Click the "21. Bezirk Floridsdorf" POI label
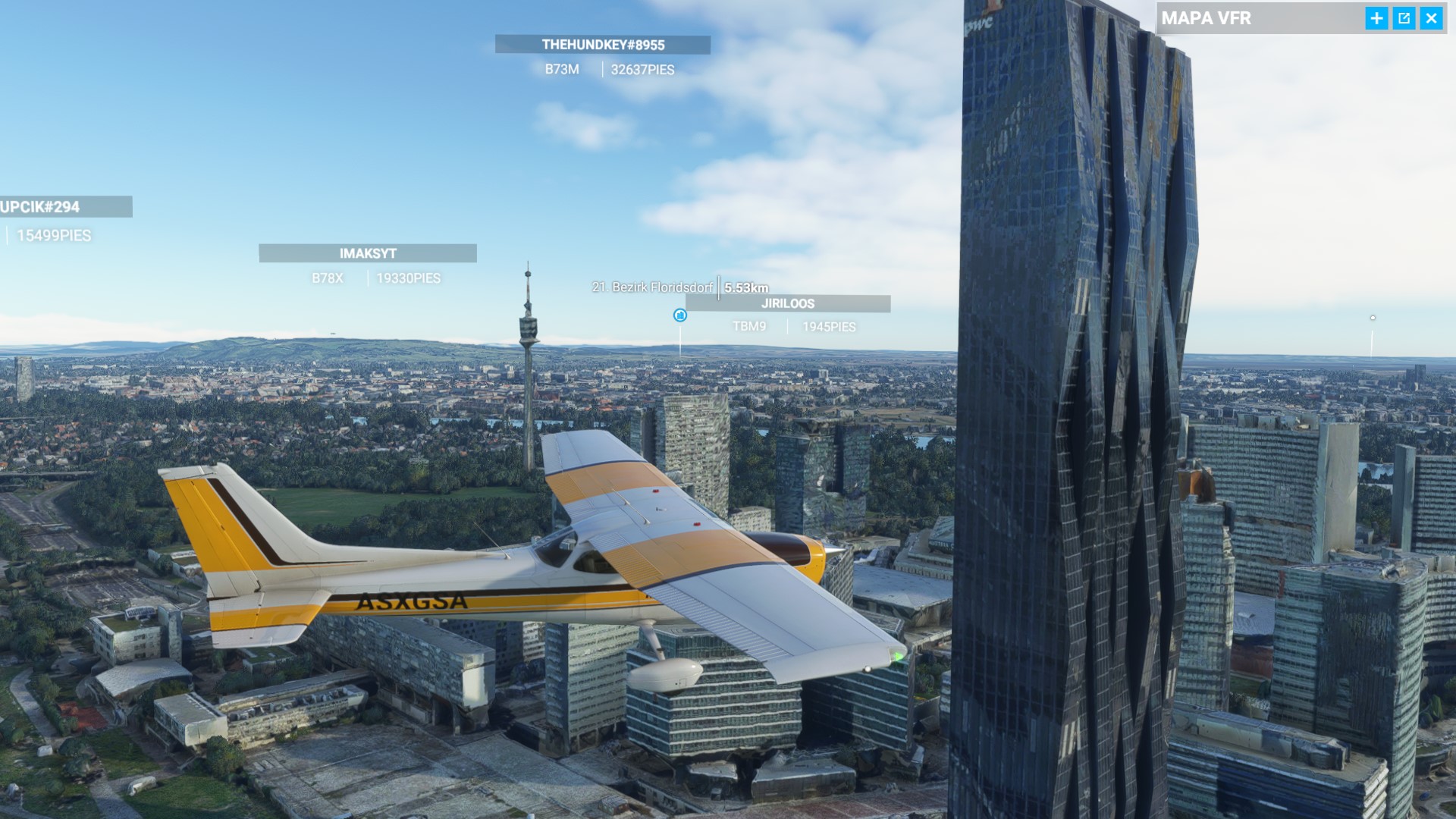1456x819 pixels. pos(653,288)
